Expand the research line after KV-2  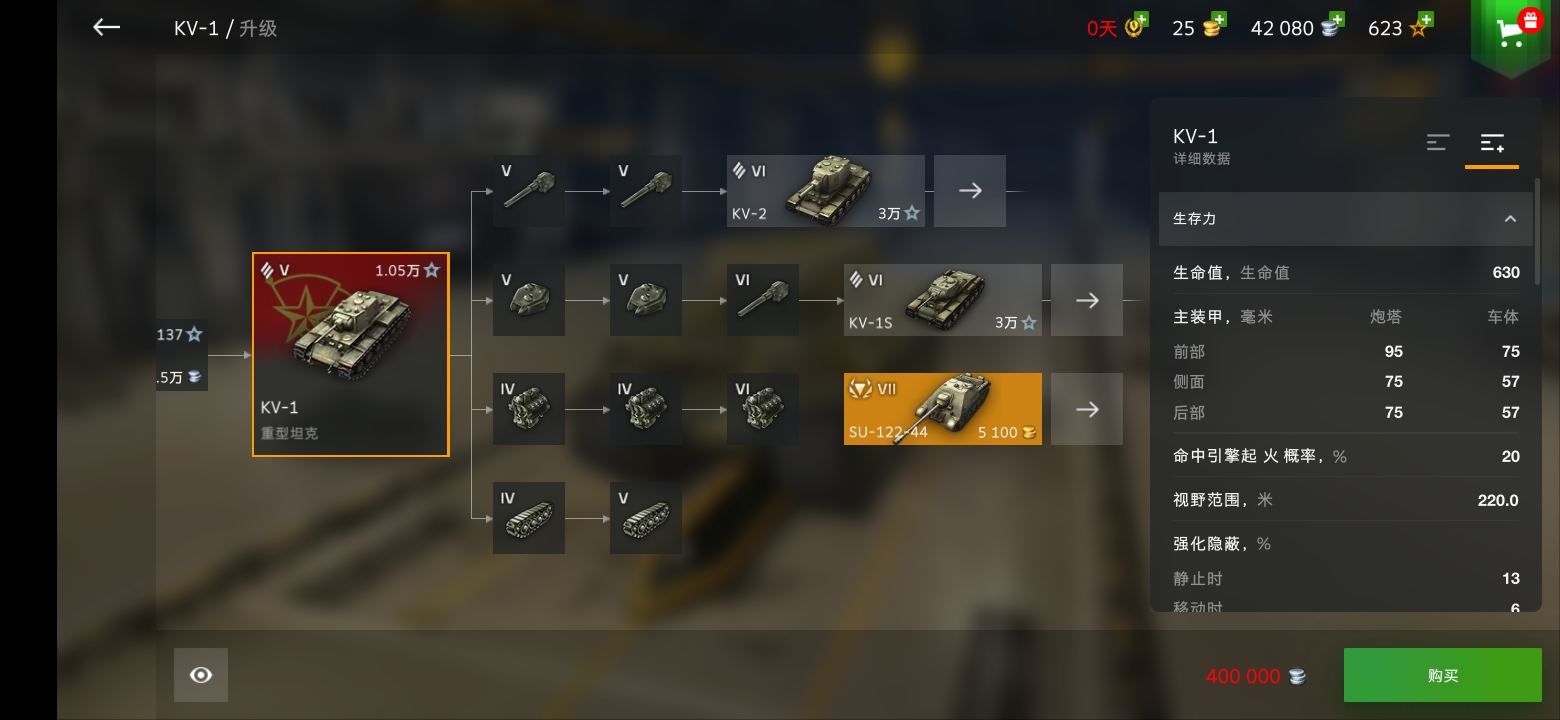[x=969, y=190]
